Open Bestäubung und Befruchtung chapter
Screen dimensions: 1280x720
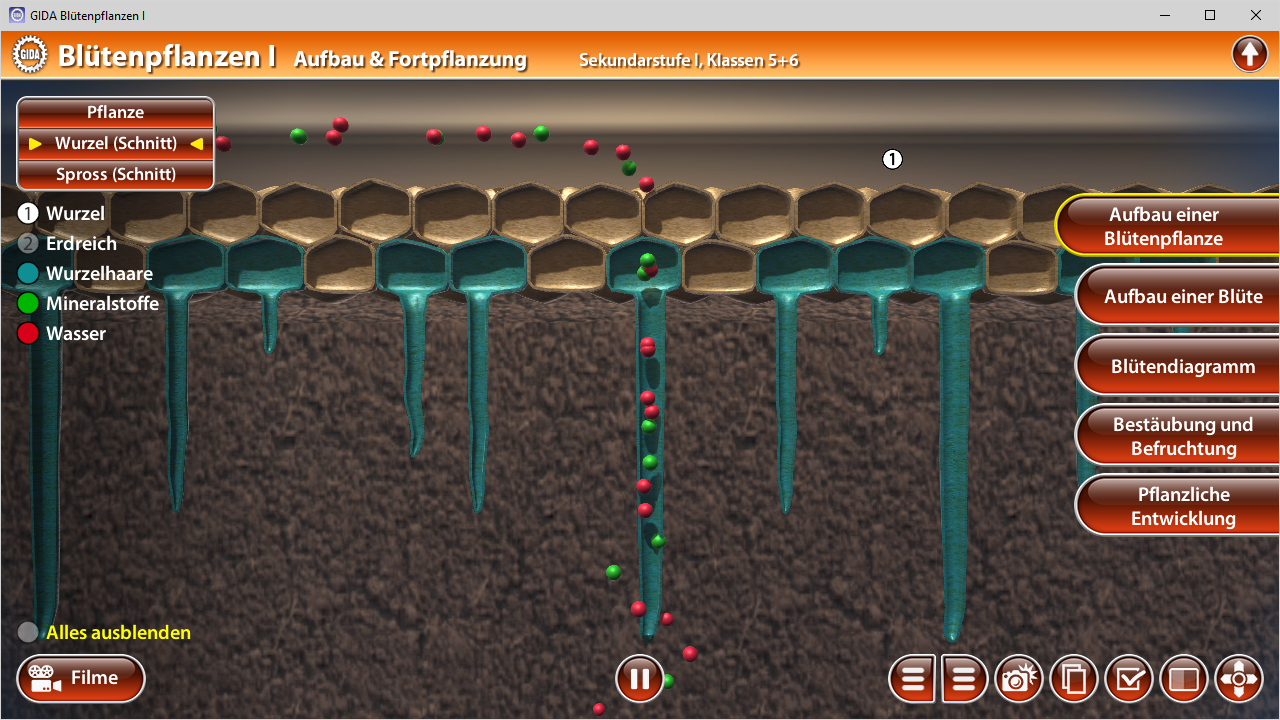click(1182, 437)
